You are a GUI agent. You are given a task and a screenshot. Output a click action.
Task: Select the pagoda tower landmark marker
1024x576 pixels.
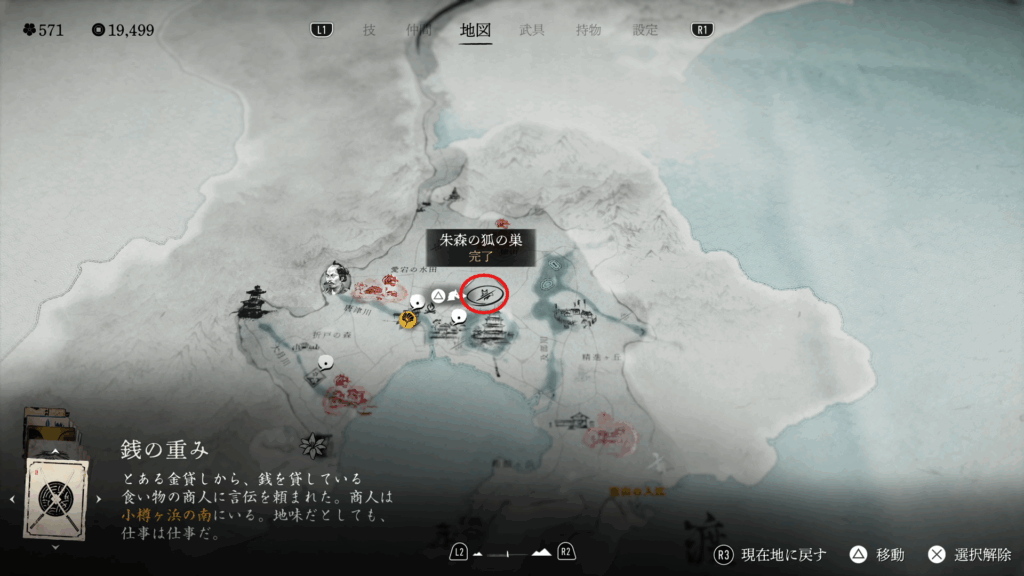click(255, 301)
